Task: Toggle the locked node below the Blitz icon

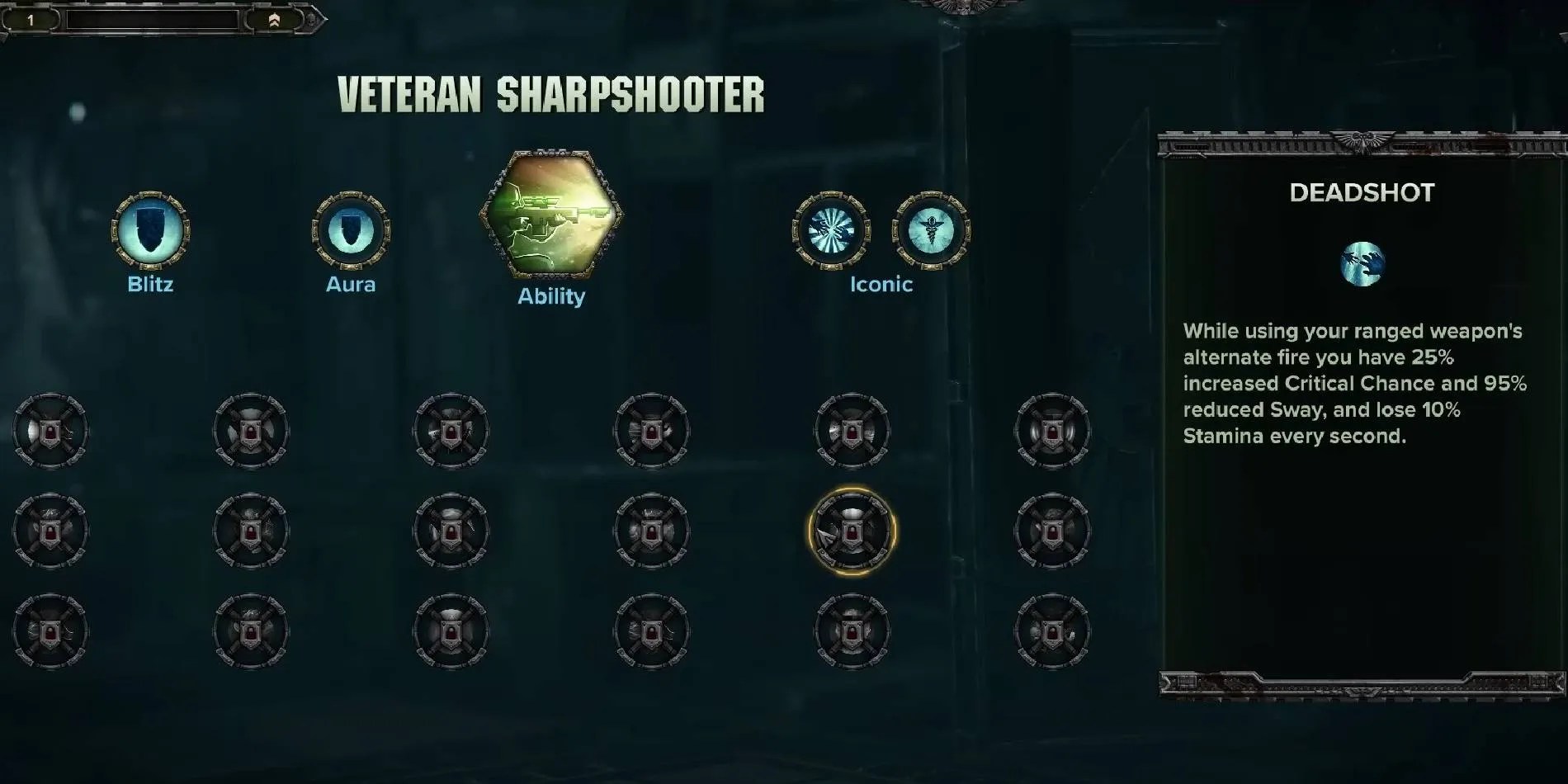Action: coord(51,429)
